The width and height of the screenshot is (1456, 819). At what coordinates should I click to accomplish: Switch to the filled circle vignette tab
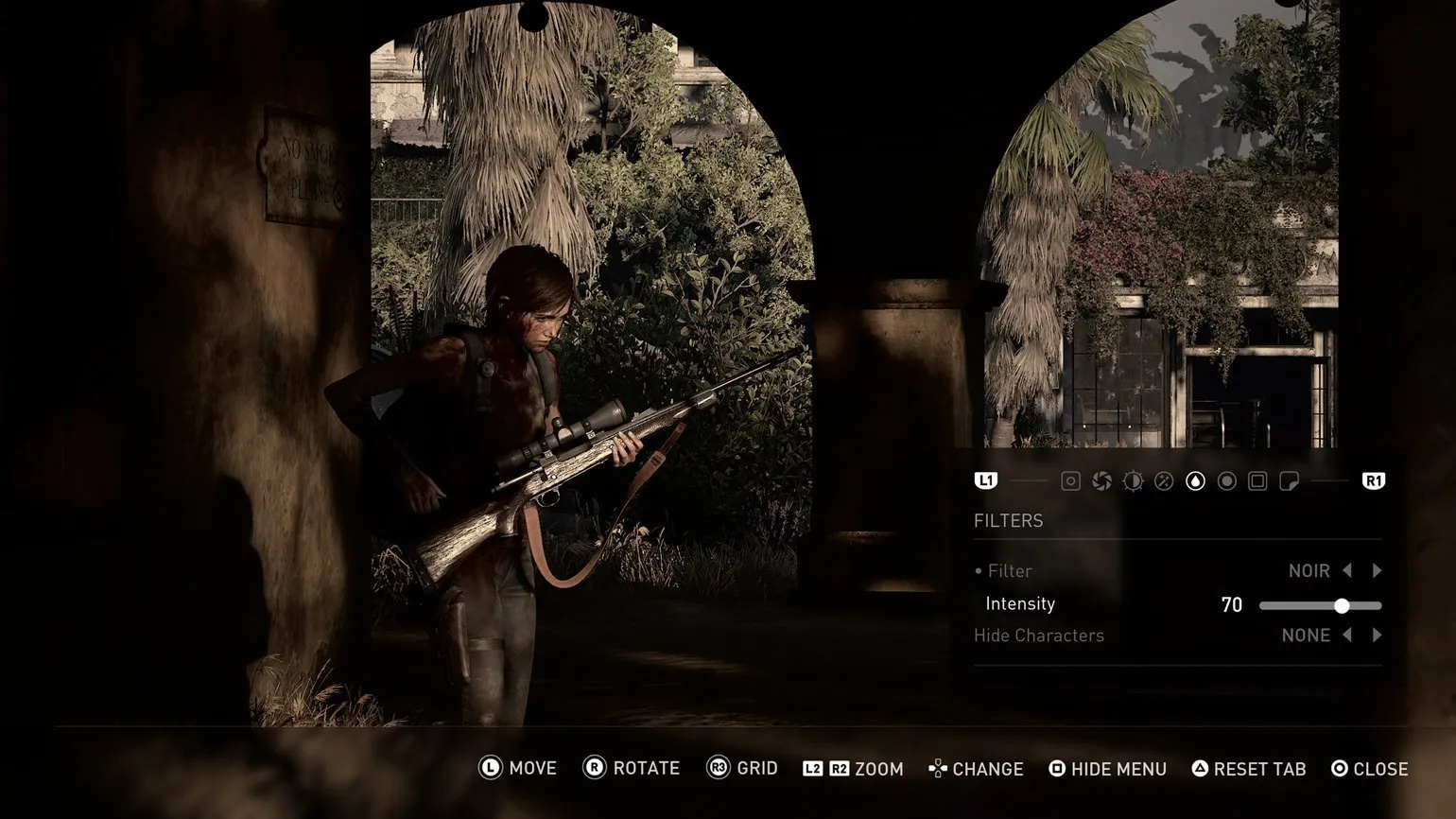coord(1226,481)
